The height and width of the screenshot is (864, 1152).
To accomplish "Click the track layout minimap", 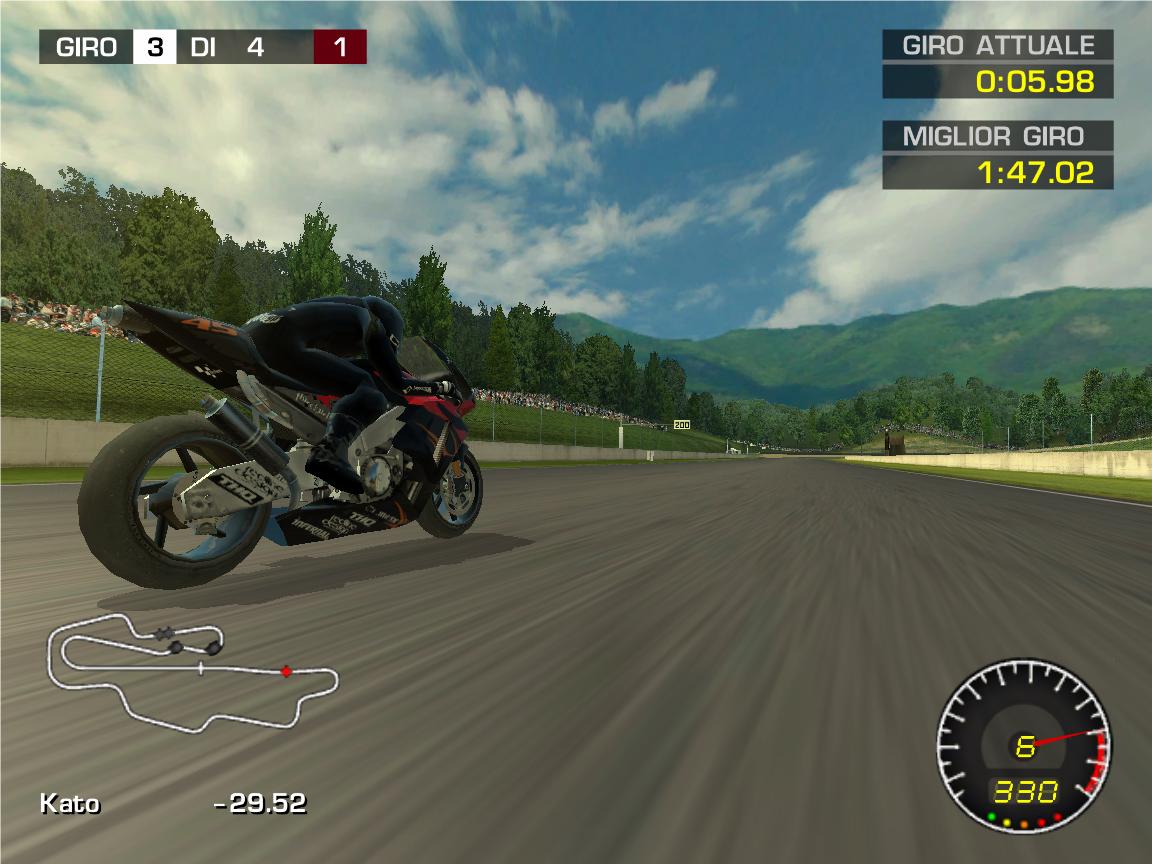I will (192, 670).
